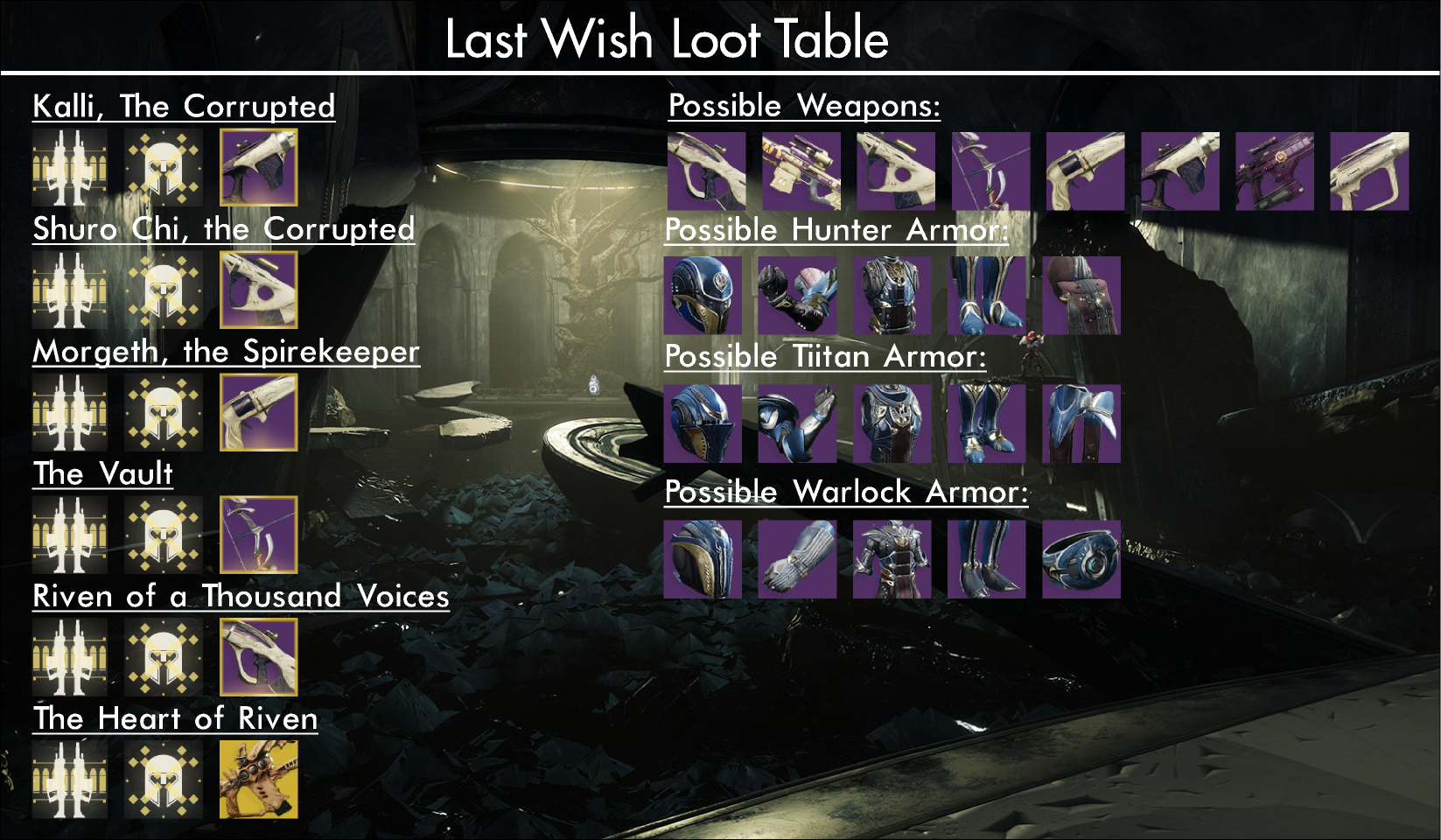
Task: Open the Possible Hunter Armor heading
Action: click(836, 230)
